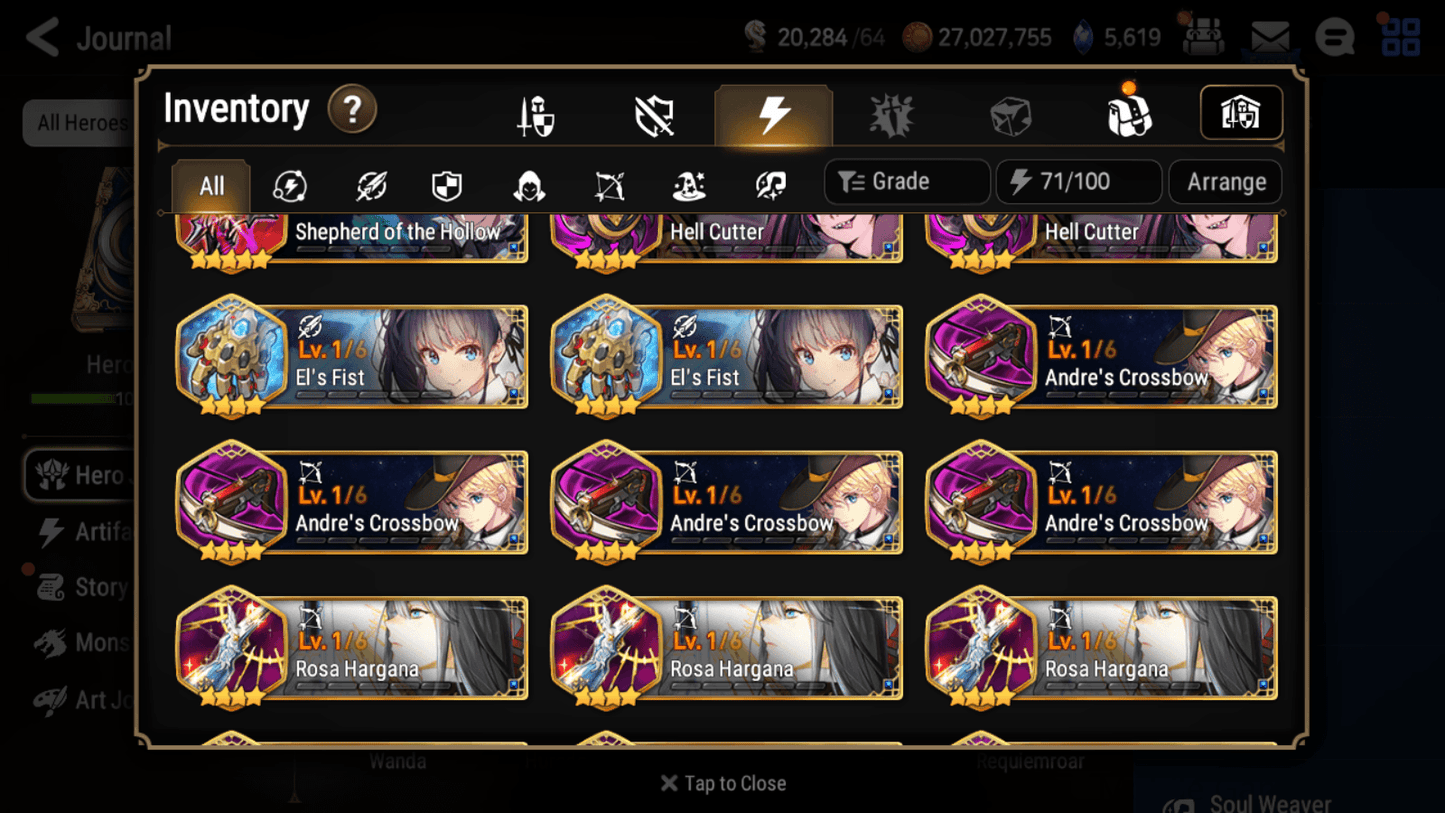
Task: Filter artifacts by the Knight class shield icon
Action: (445, 182)
